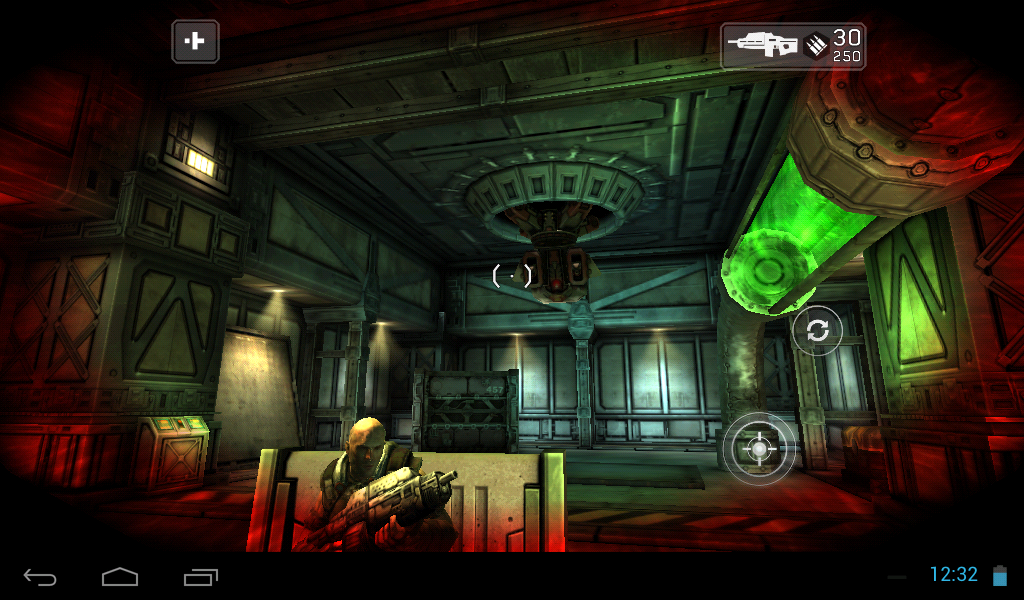Show the Android recent apps list
Screen dimensions: 1024x600
click(x=200, y=577)
